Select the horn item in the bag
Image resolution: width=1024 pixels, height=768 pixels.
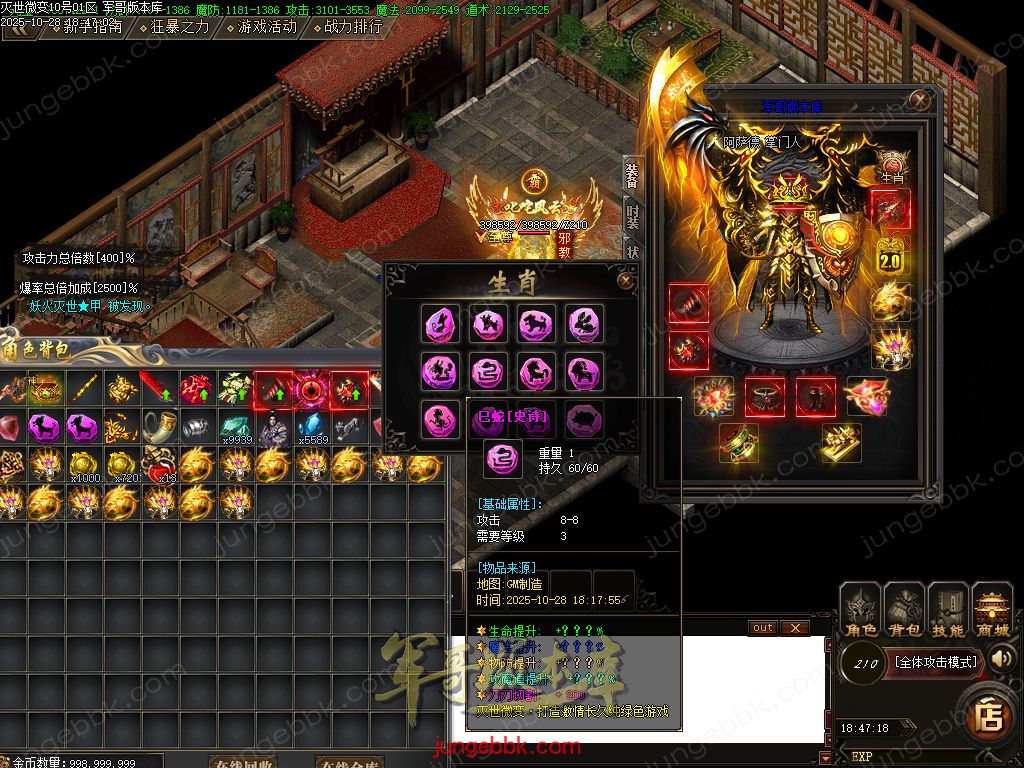(160, 428)
